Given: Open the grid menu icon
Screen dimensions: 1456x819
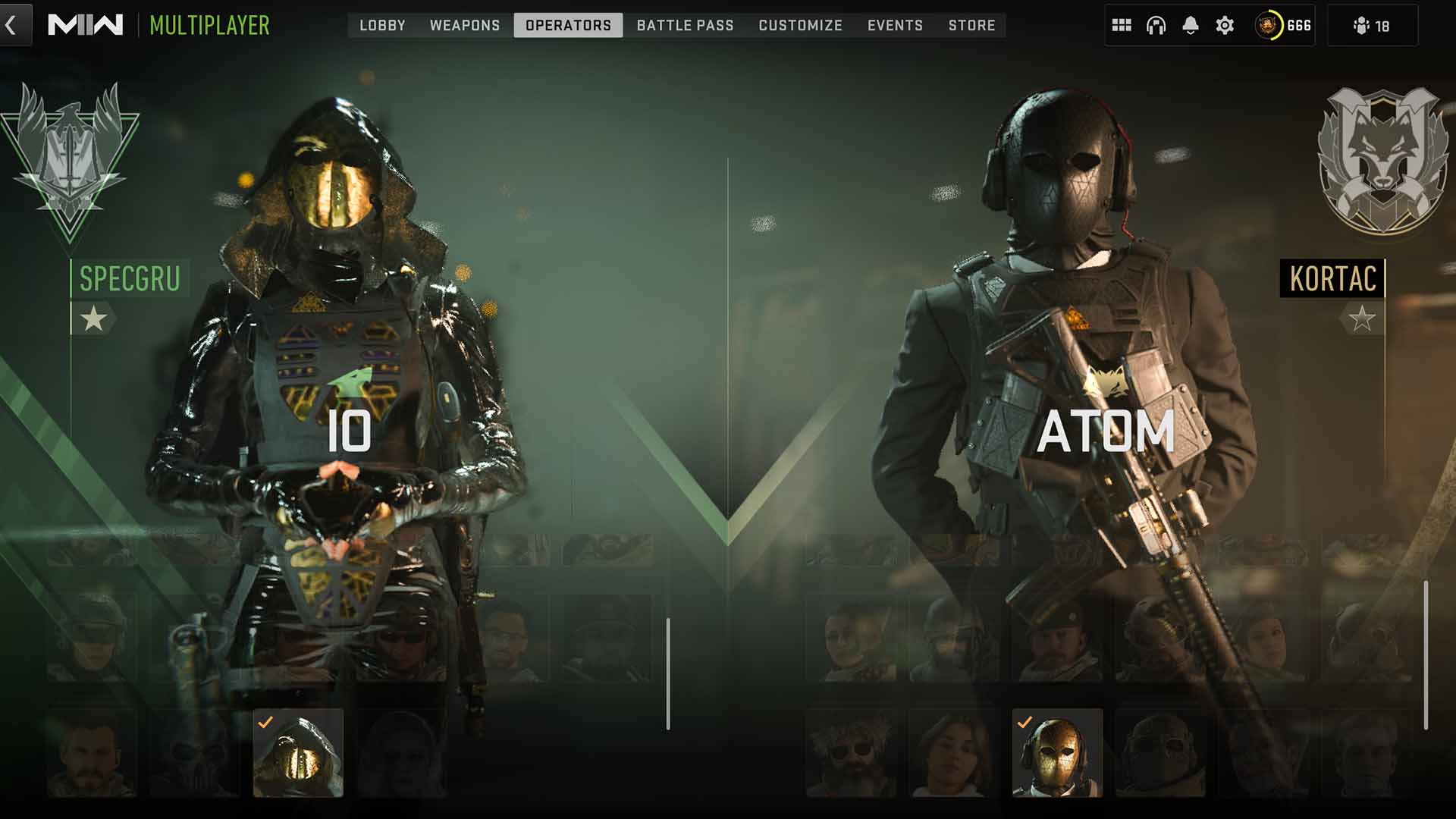Looking at the screenshot, I should [x=1121, y=26].
